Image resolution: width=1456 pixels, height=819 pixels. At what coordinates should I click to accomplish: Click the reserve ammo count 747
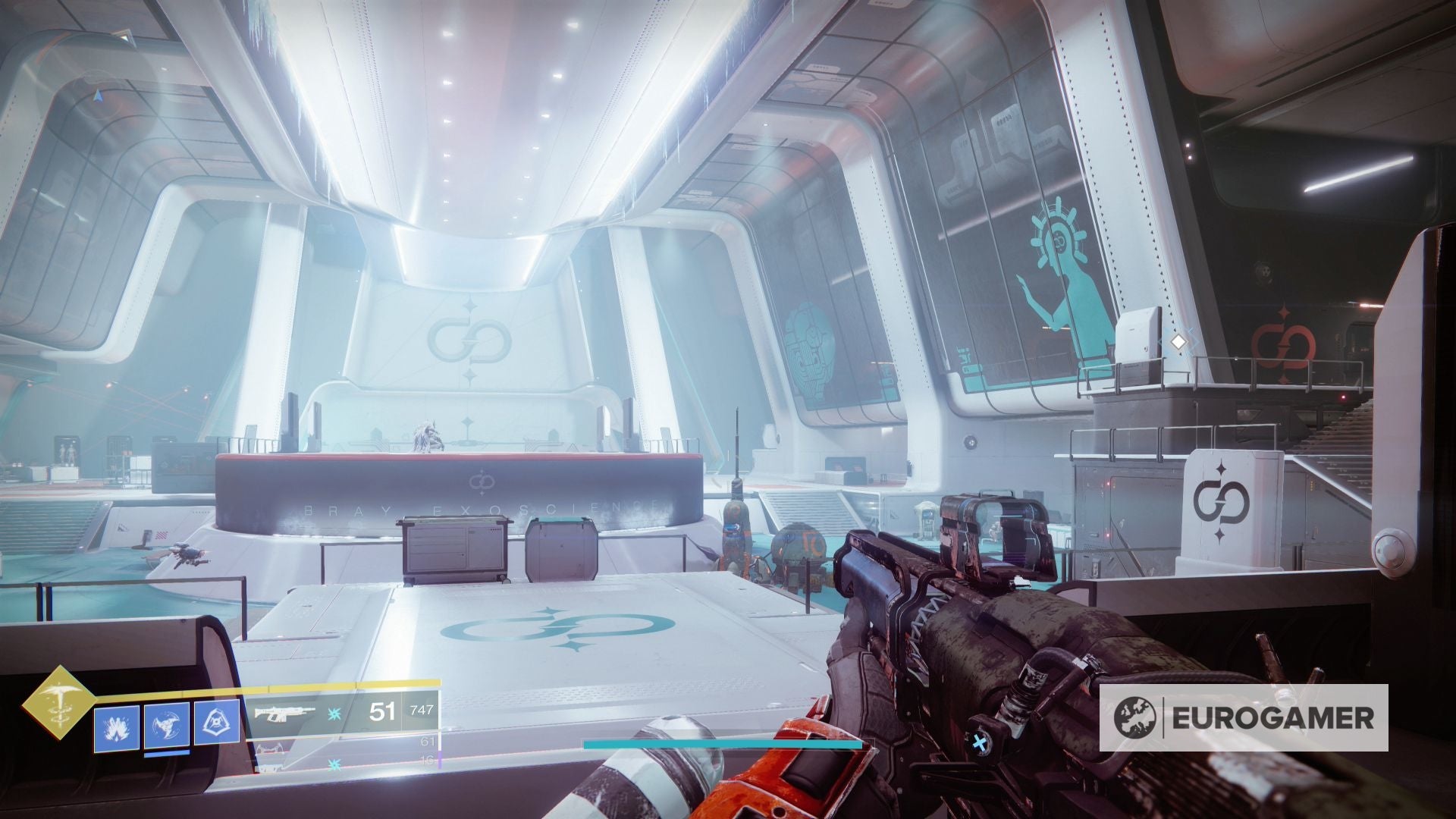point(420,710)
